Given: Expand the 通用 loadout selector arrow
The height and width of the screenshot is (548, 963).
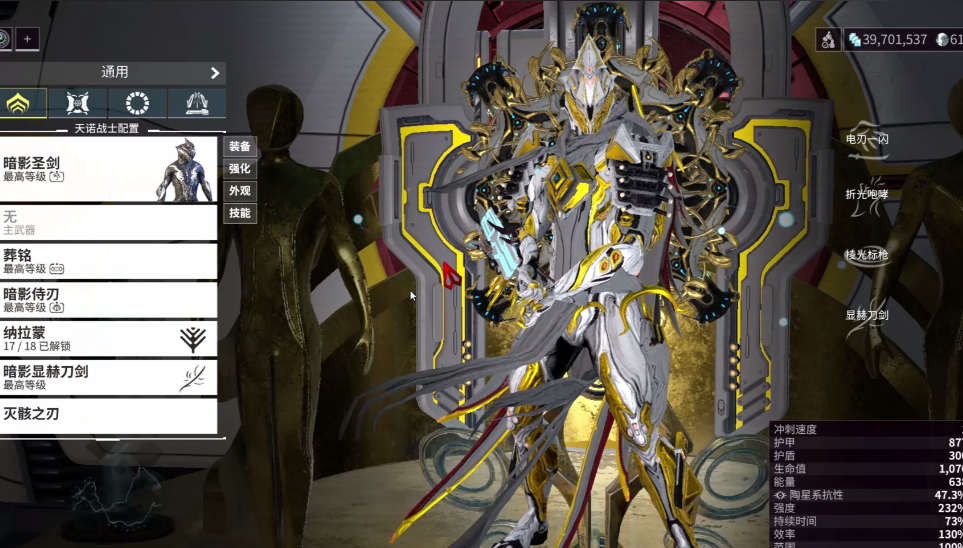Looking at the screenshot, I should click(215, 73).
